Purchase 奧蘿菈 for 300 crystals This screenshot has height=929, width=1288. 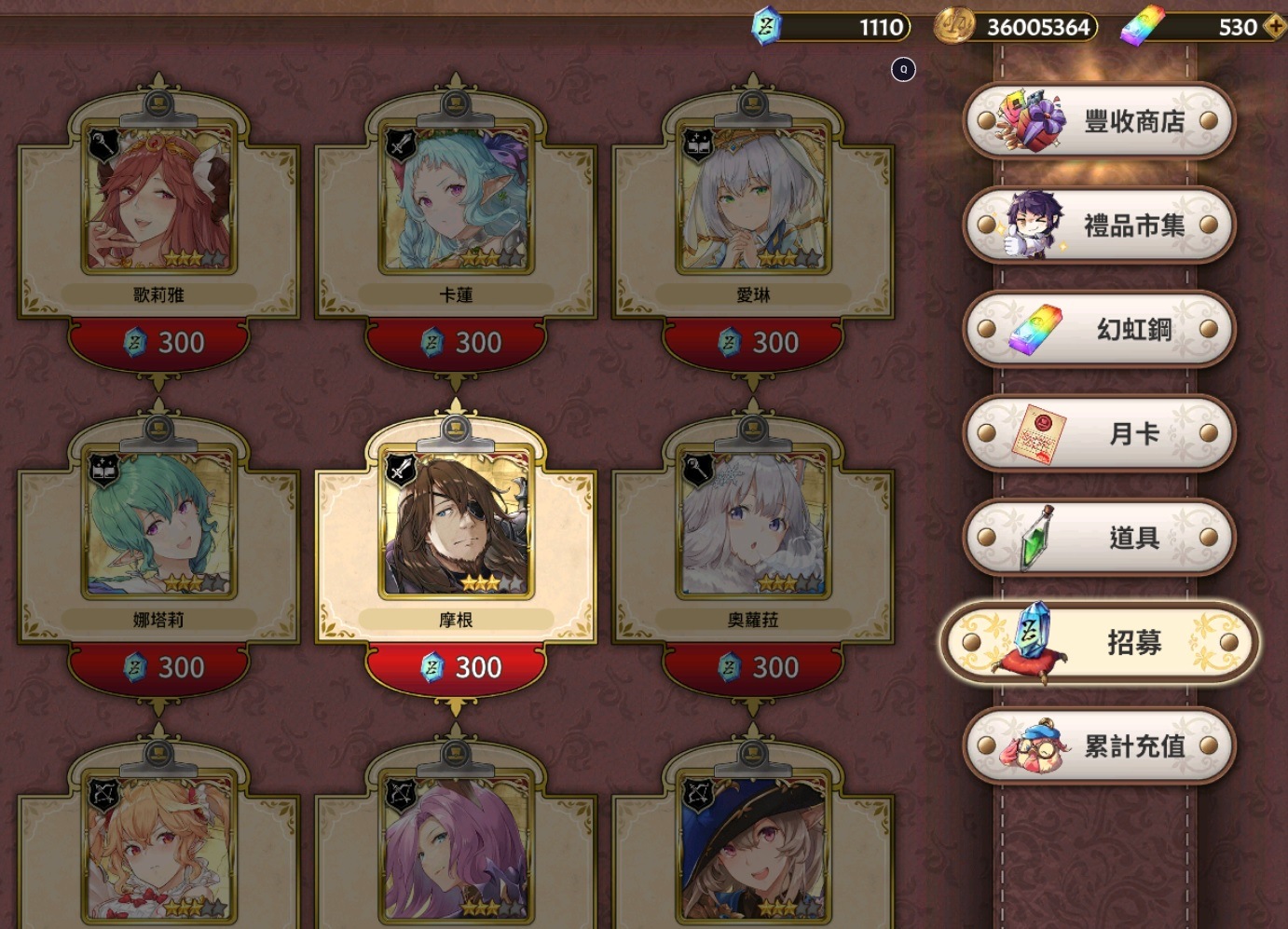(x=754, y=668)
